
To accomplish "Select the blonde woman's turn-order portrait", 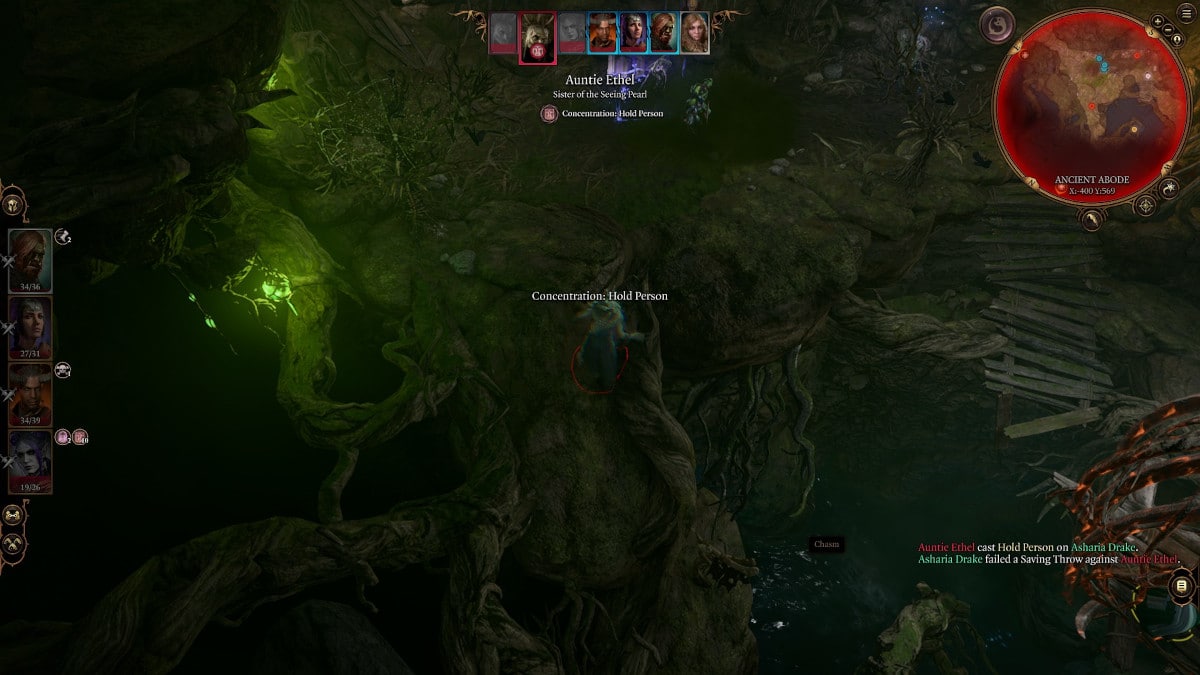I will 695,33.
